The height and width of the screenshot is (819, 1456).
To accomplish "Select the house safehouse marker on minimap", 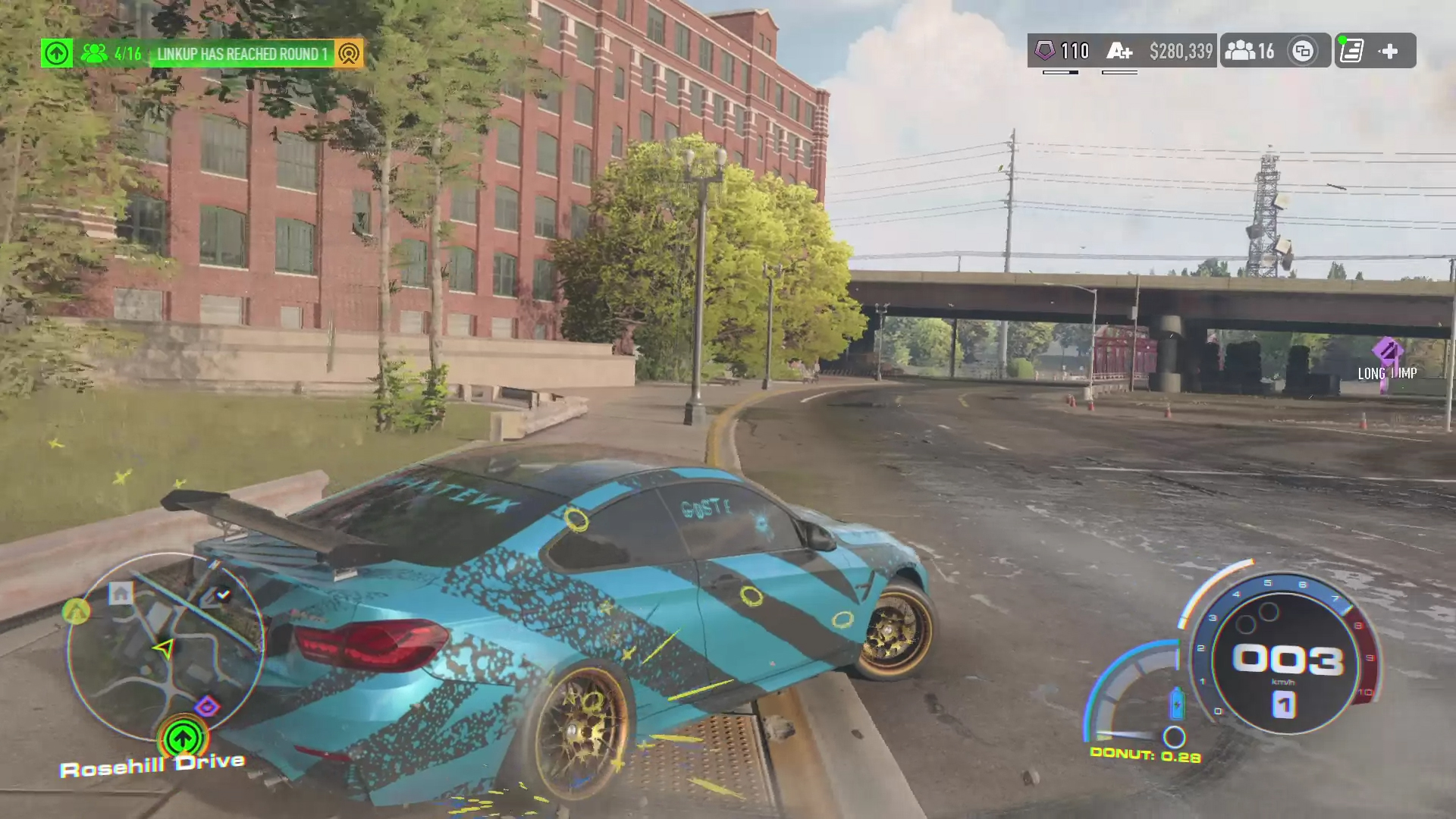I will click(x=121, y=593).
